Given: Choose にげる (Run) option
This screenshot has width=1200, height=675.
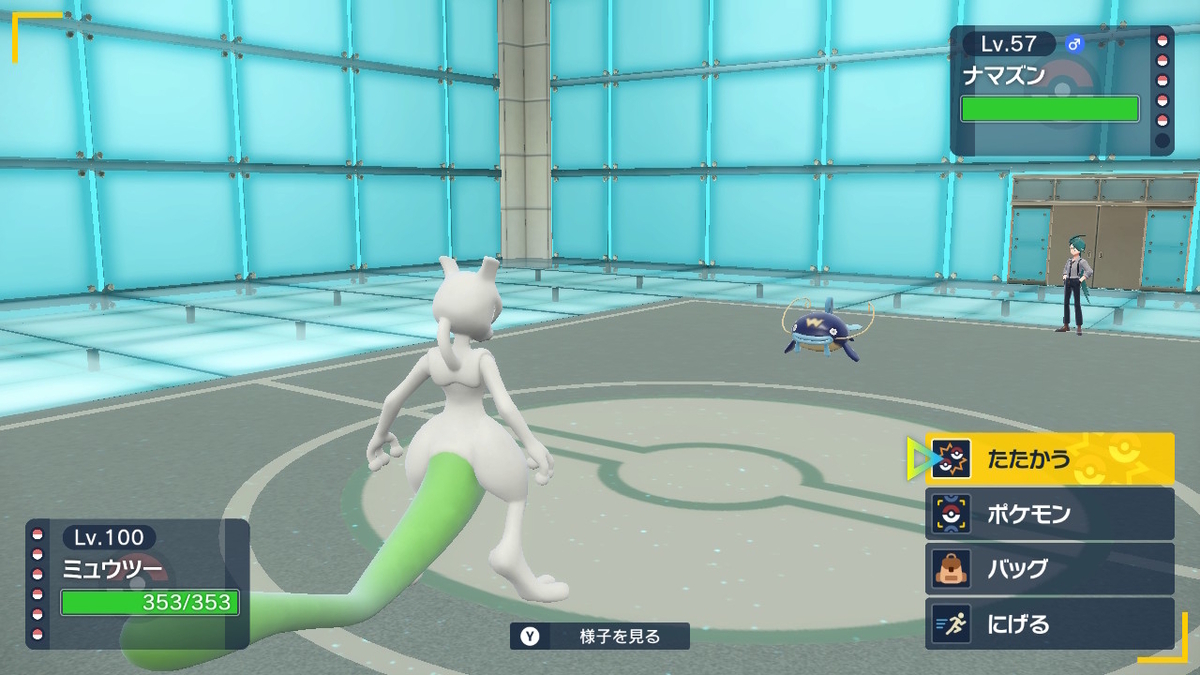Looking at the screenshot, I should click(1049, 624).
